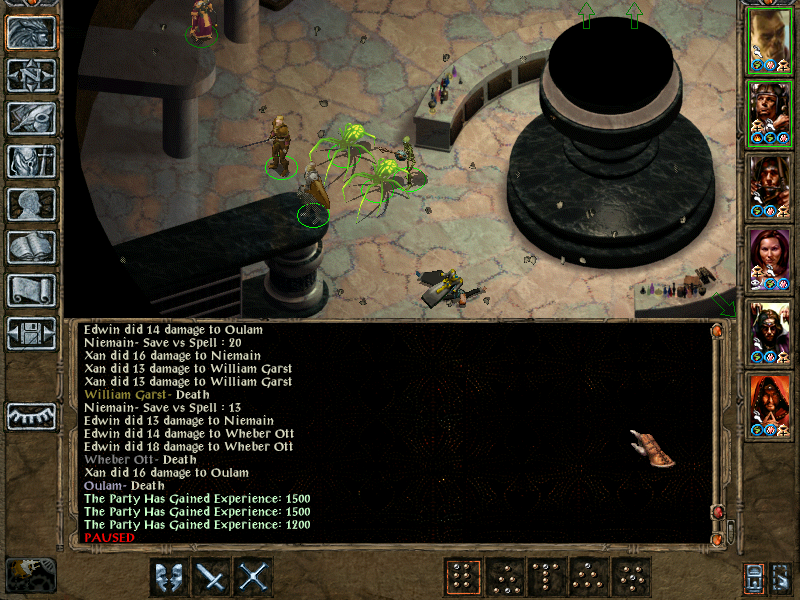This screenshot has height=600, width=800.
Task: Open the journal
Action: click(32, 118)
